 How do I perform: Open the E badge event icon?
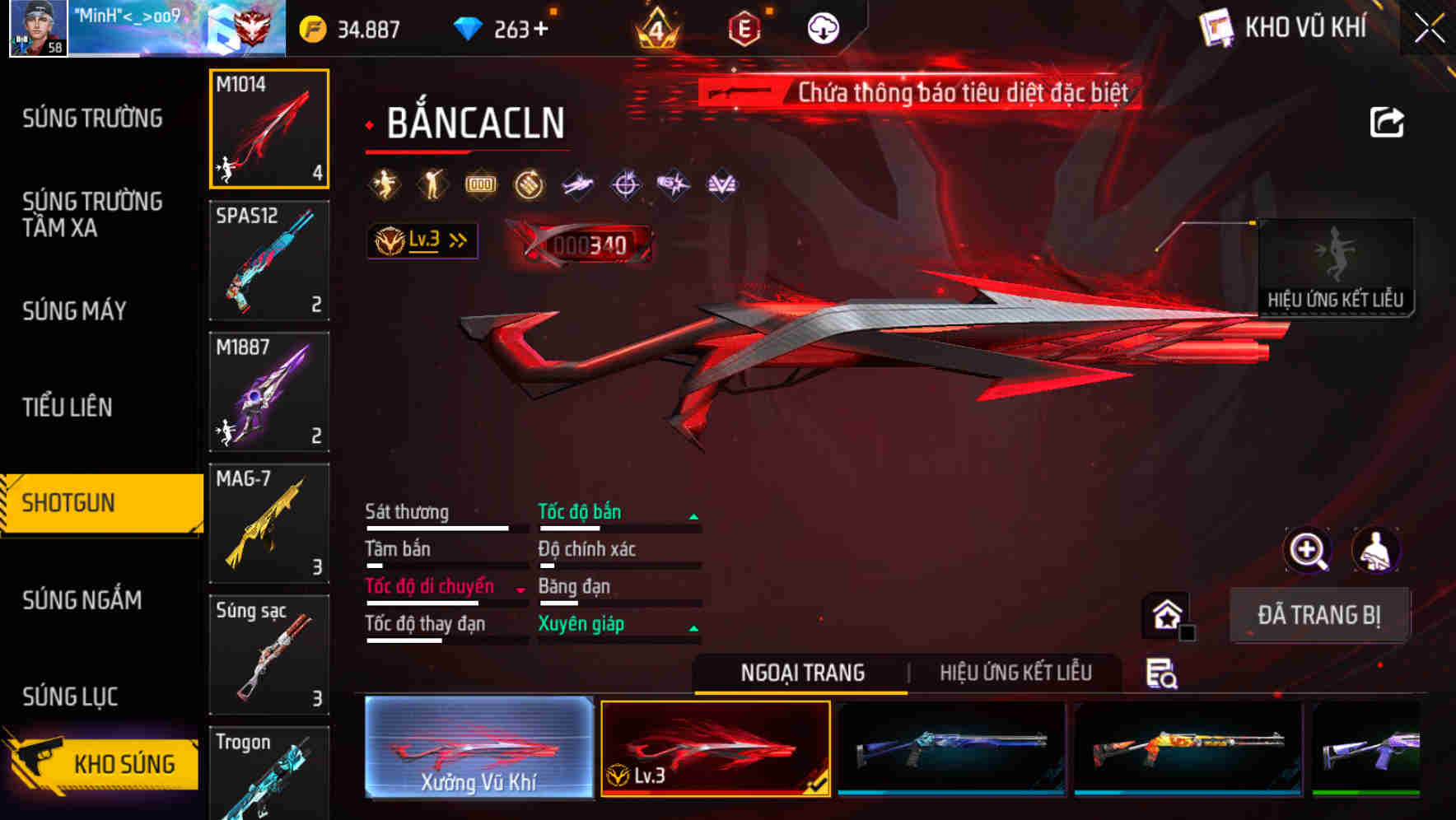click(744, 27)
